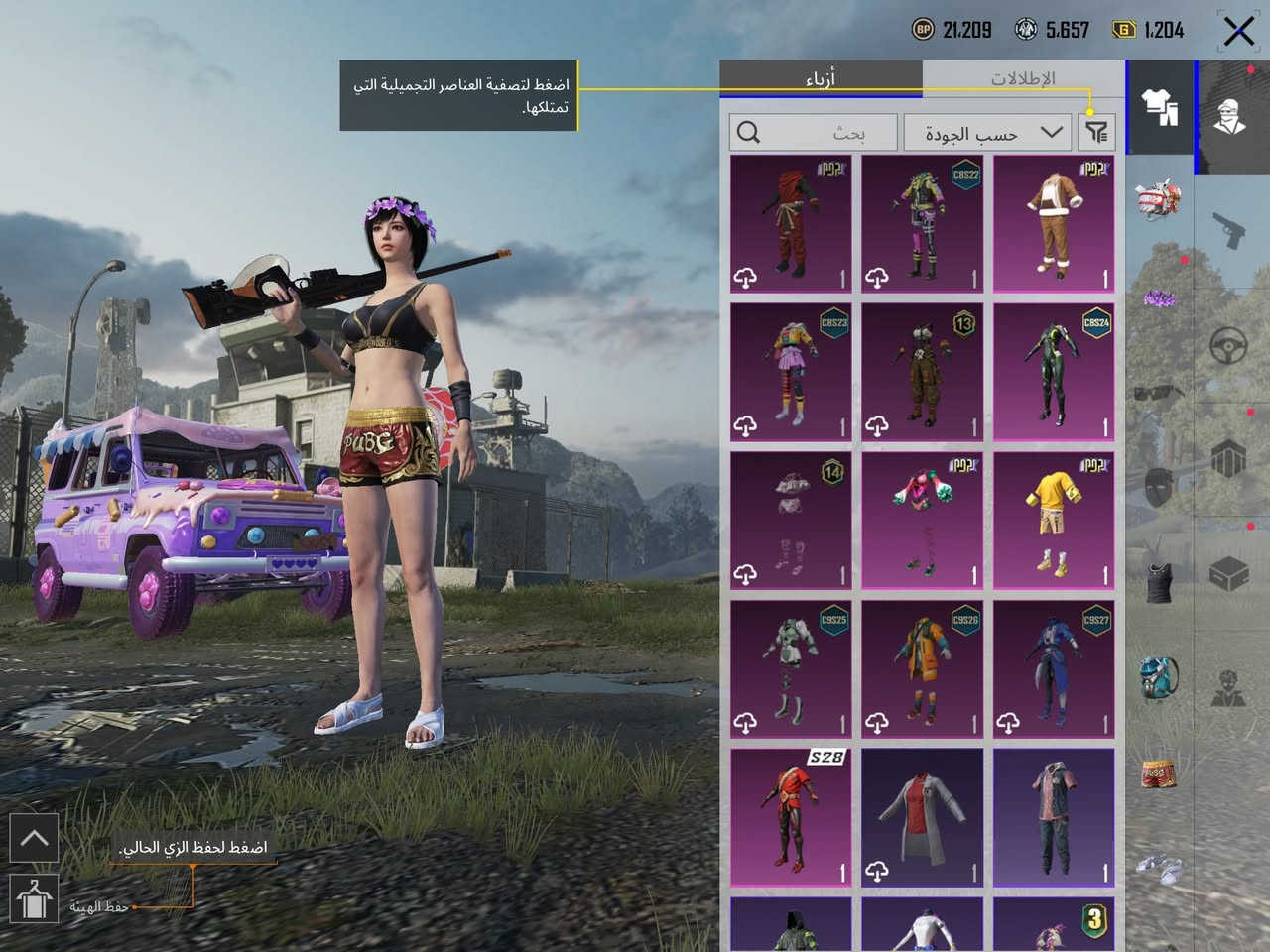
Task: Select the brown fur-trimmed Santa-style outfit
Action: coord(1054,223)
